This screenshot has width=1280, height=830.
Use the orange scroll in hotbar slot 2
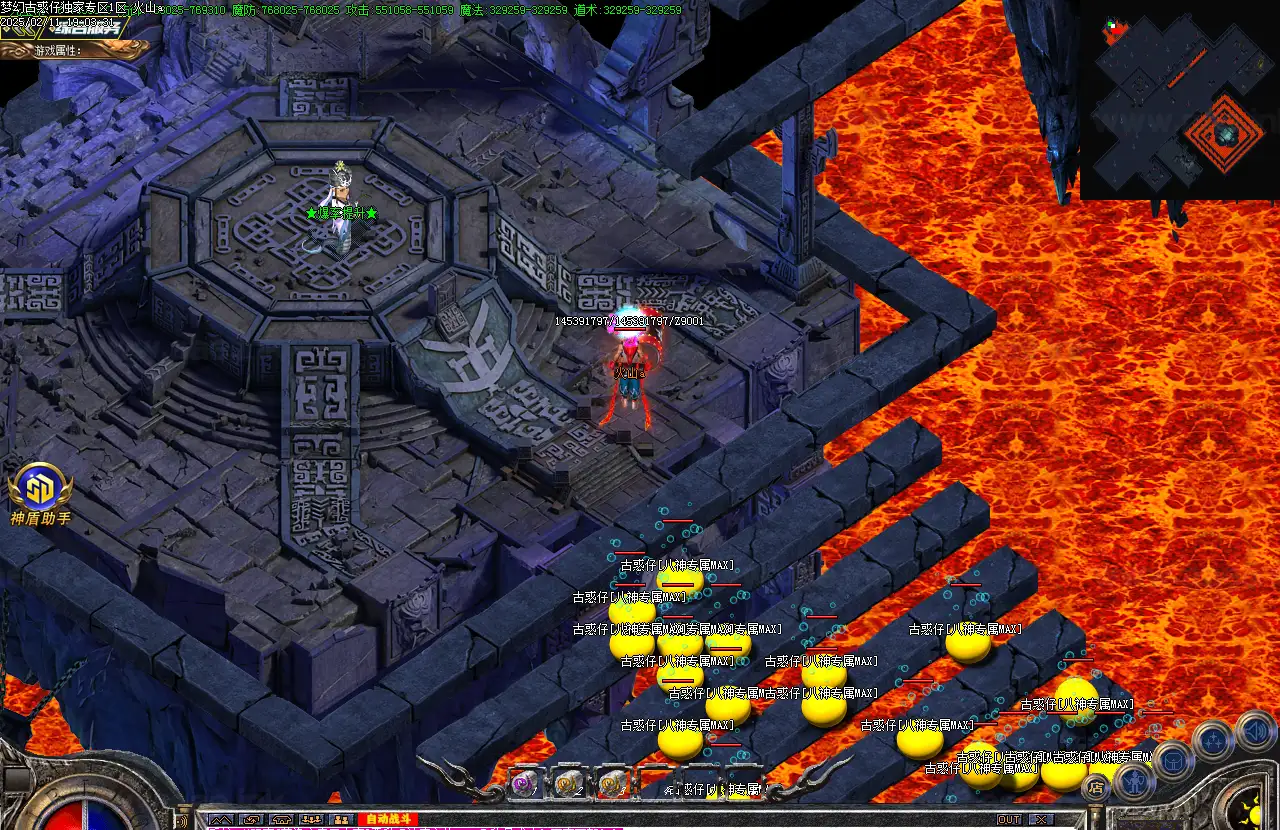[569, 783]
